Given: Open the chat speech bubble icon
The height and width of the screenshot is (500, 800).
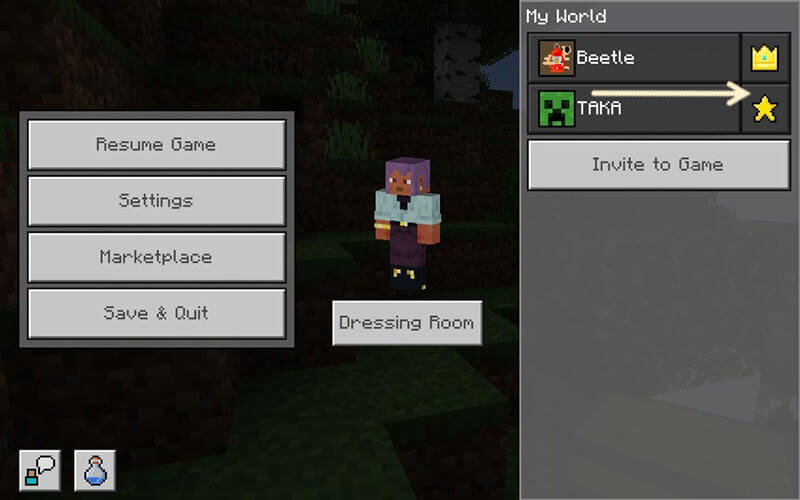Looking at the screenshot, I should (x=39, y=470).
